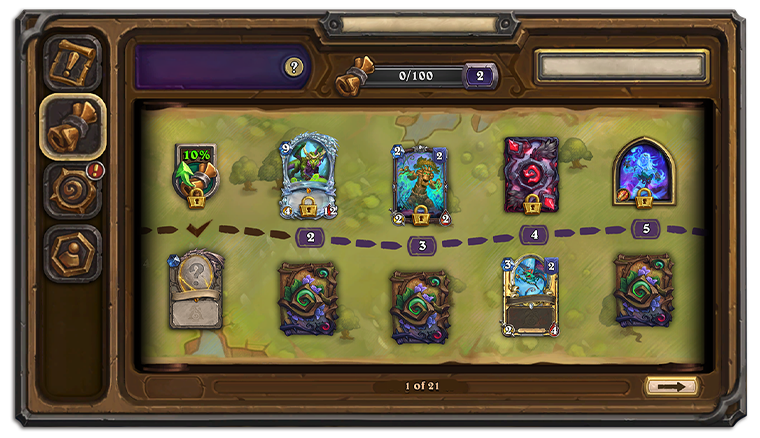The height and width of the screenshot is (438, 760).
Task: View the locked treant minion card reward
Action: pyautogui.click(x=420, y=182)
